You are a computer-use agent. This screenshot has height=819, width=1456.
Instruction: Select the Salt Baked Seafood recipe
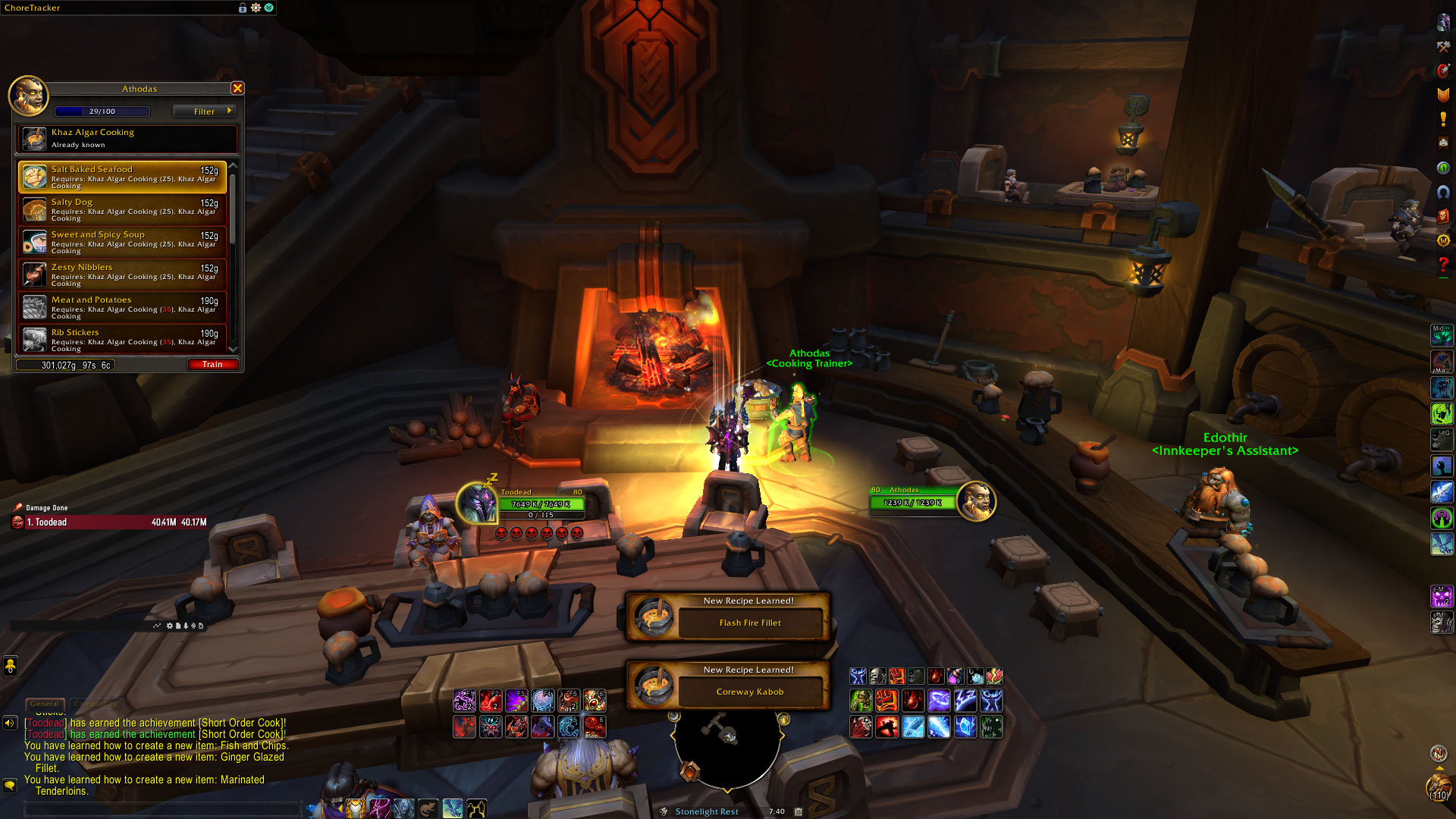pyautogui.click(x=123, y=177)
